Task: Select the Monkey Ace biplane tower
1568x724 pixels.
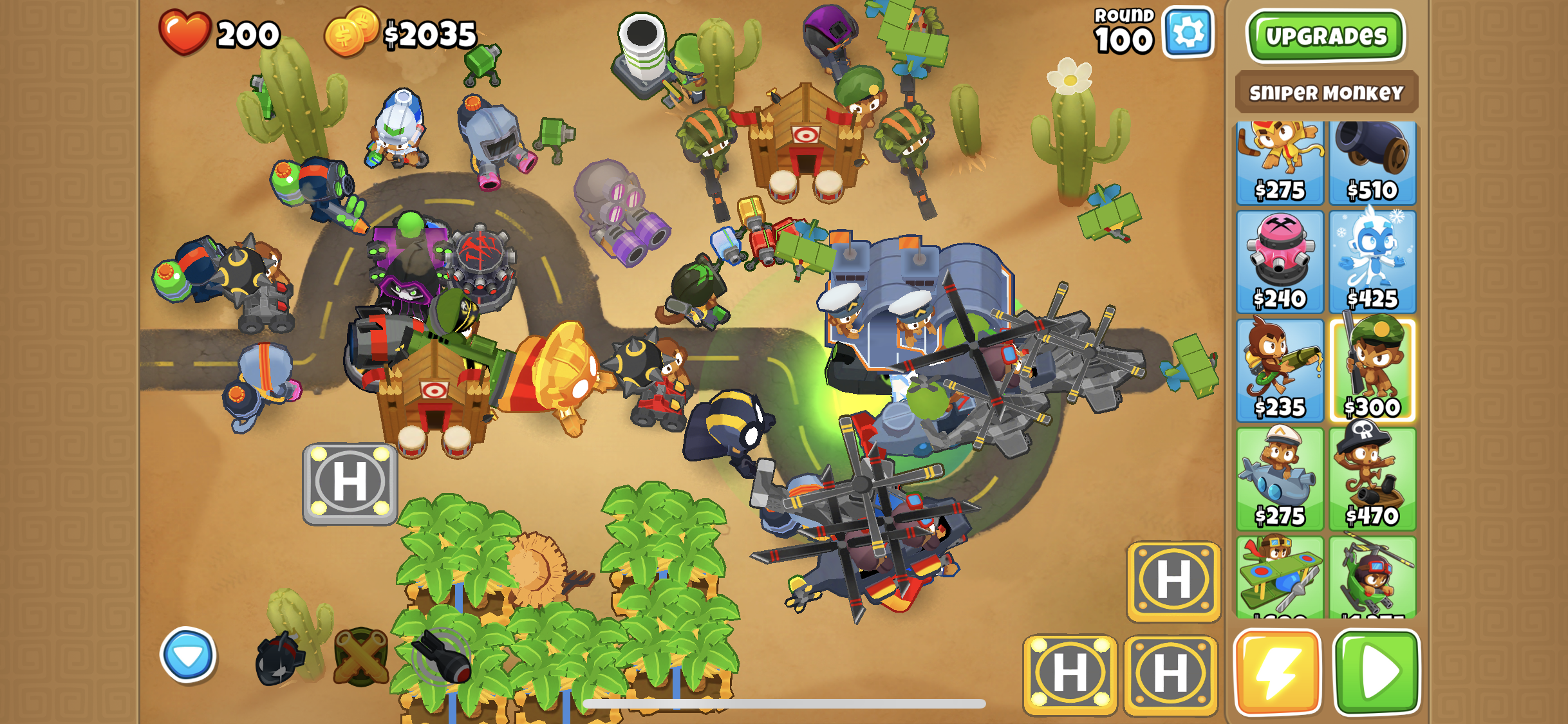Action: click(1280, 576)
